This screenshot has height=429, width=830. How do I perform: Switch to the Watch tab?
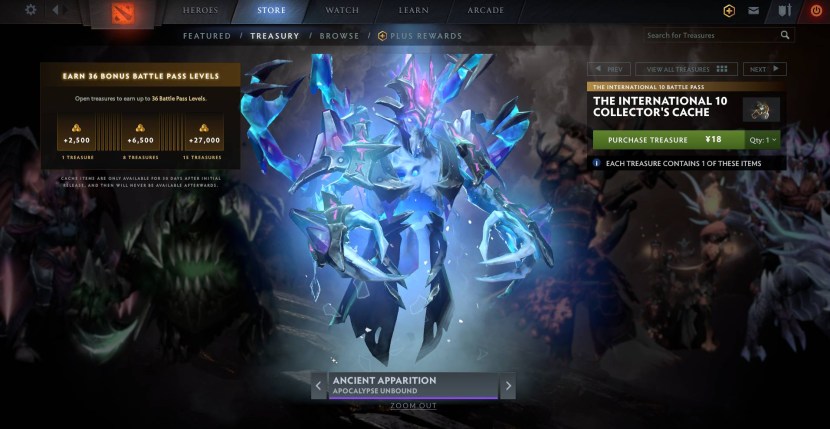343,10
